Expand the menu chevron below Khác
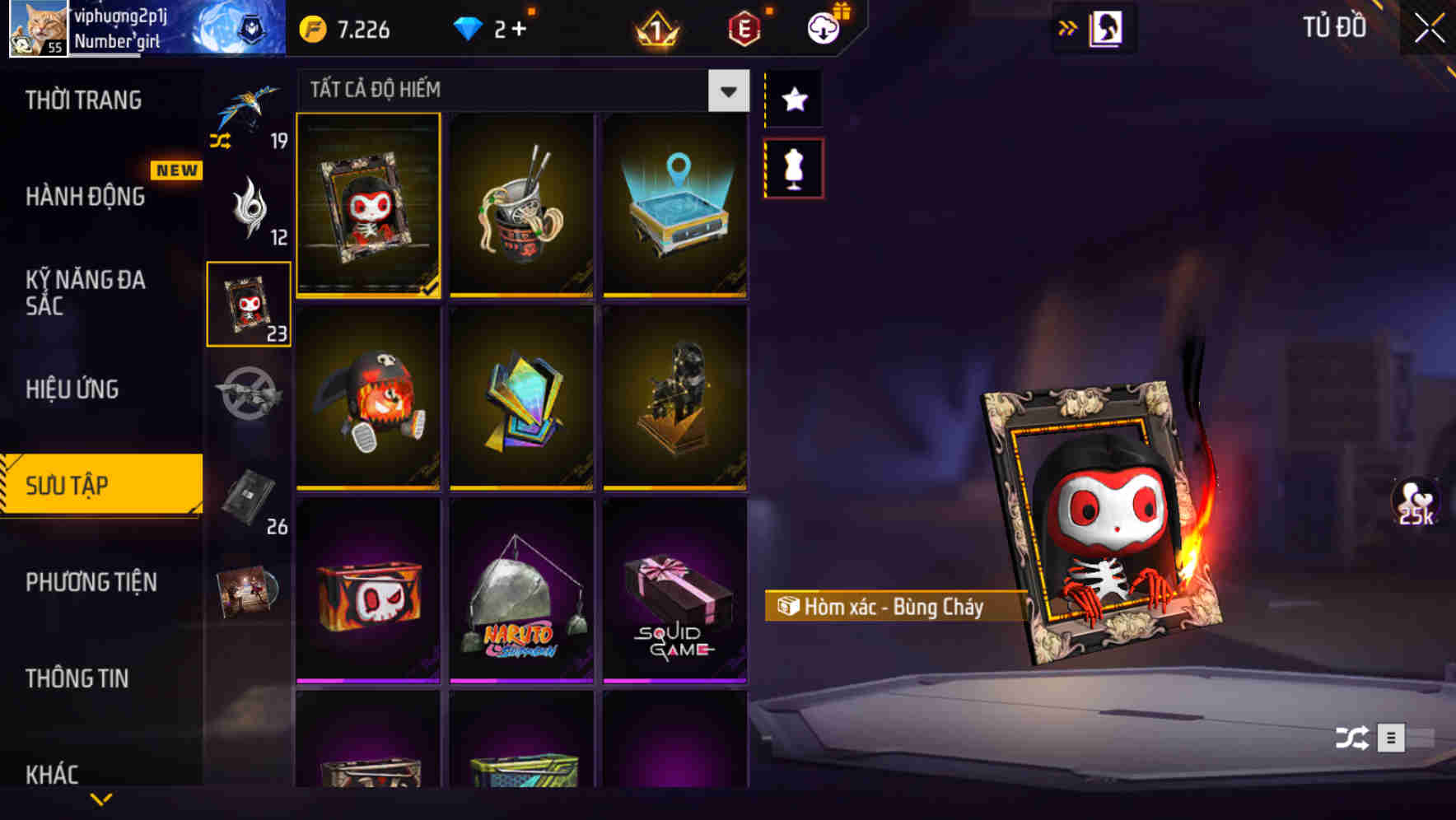The image size is (1456, 820). pos(100,799)
